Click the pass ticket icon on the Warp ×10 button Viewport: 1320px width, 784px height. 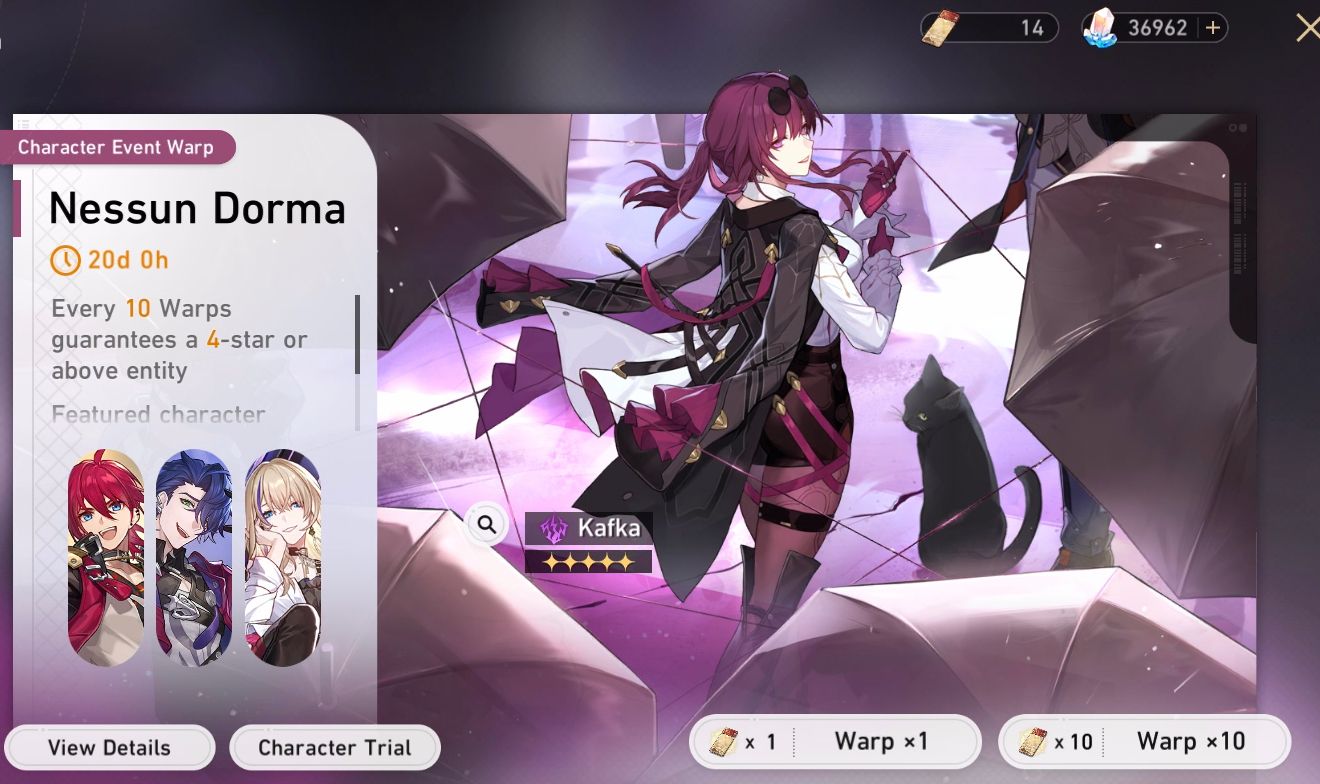[1030, 741]
